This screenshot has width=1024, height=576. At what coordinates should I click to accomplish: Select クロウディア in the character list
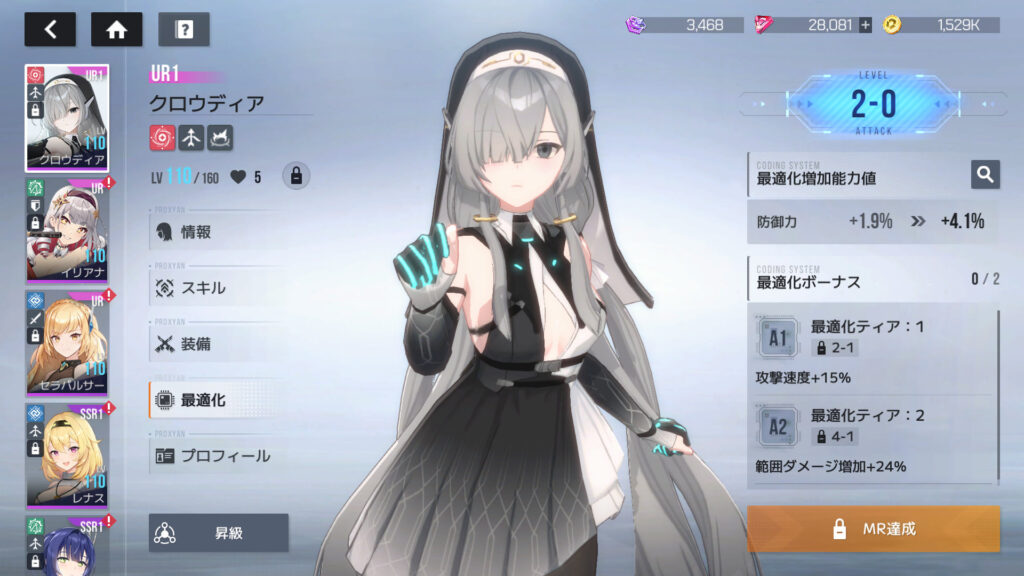click(x=67, y=118)
